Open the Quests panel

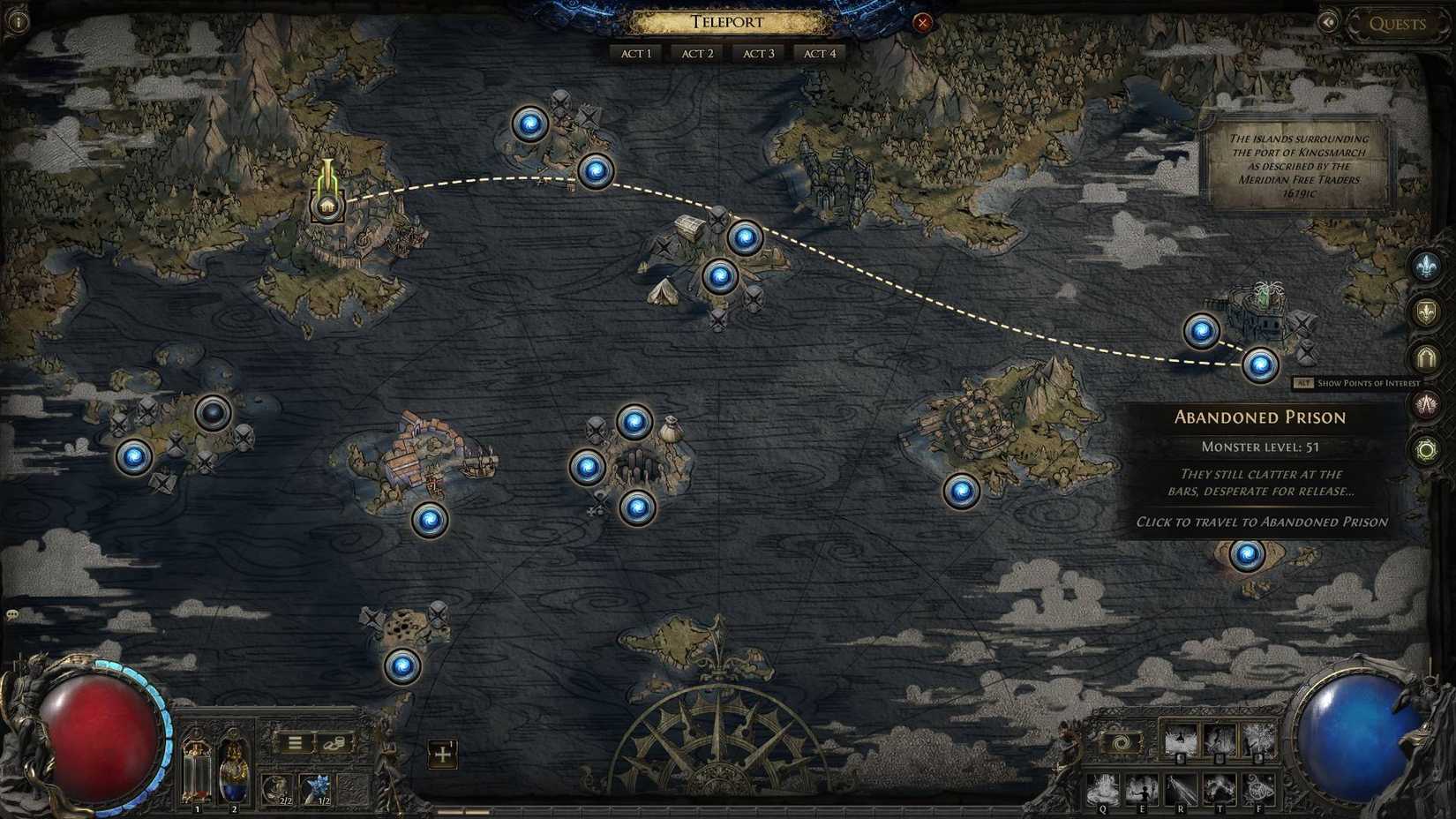coord(1400,24)
